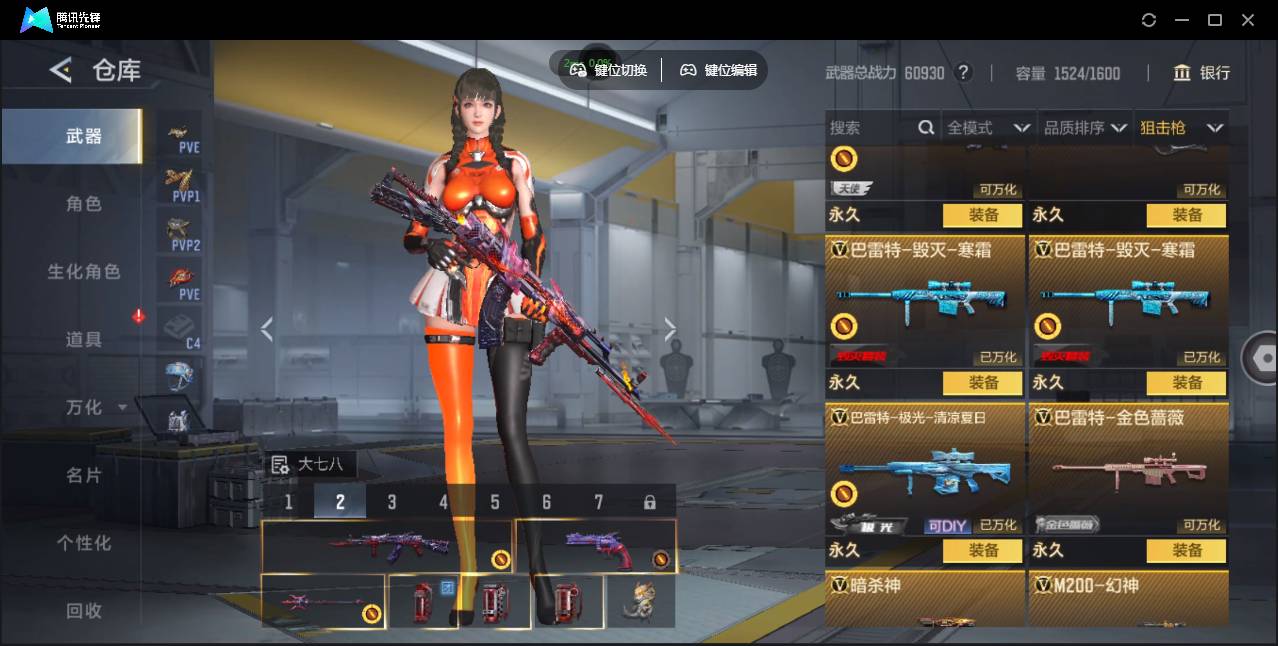Screen dimensions: 1278x646
Task: Select the equipped purple revolver slot
Action: pyautogui.click(x=596, y=546)
